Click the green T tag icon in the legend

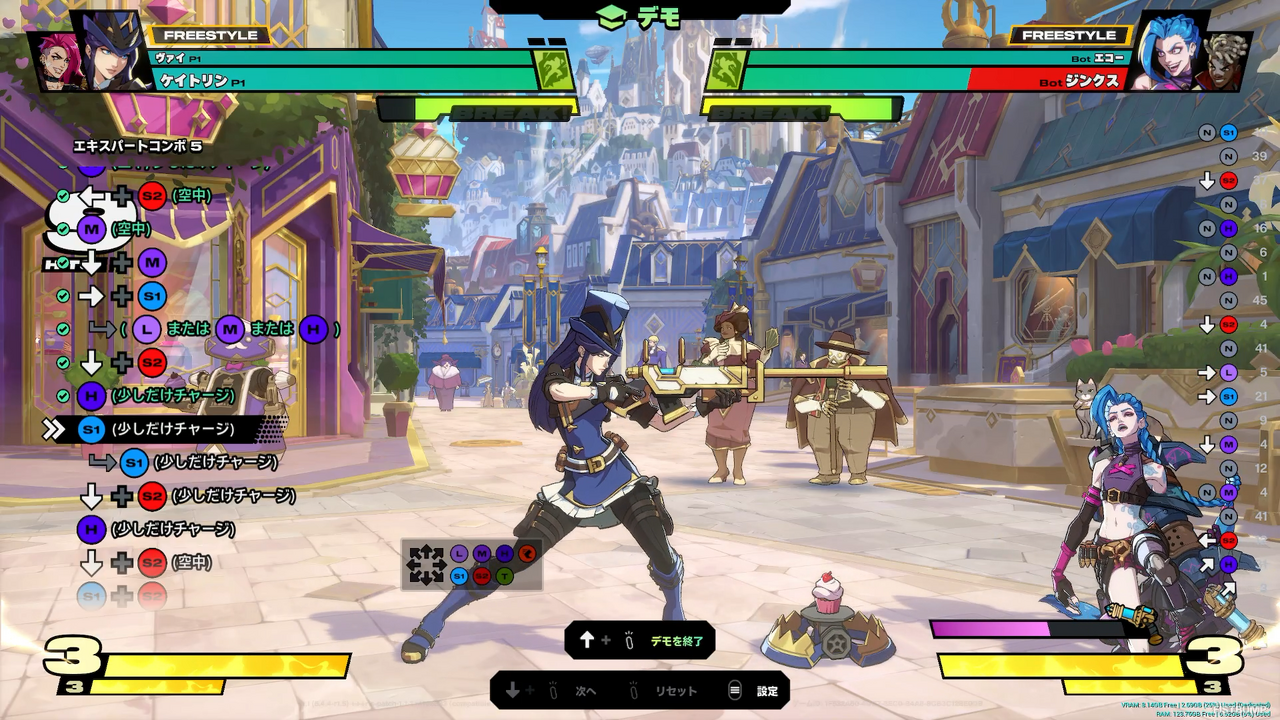coord(504,577)
